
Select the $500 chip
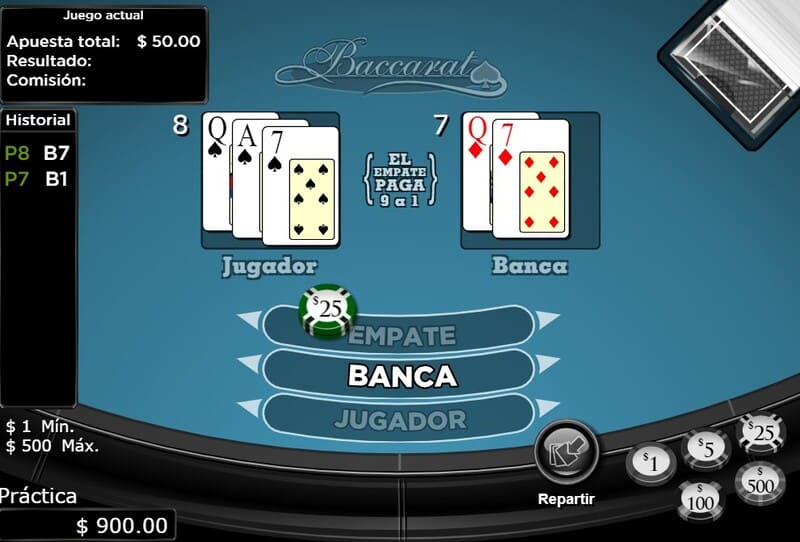click(x=759, y=483)
